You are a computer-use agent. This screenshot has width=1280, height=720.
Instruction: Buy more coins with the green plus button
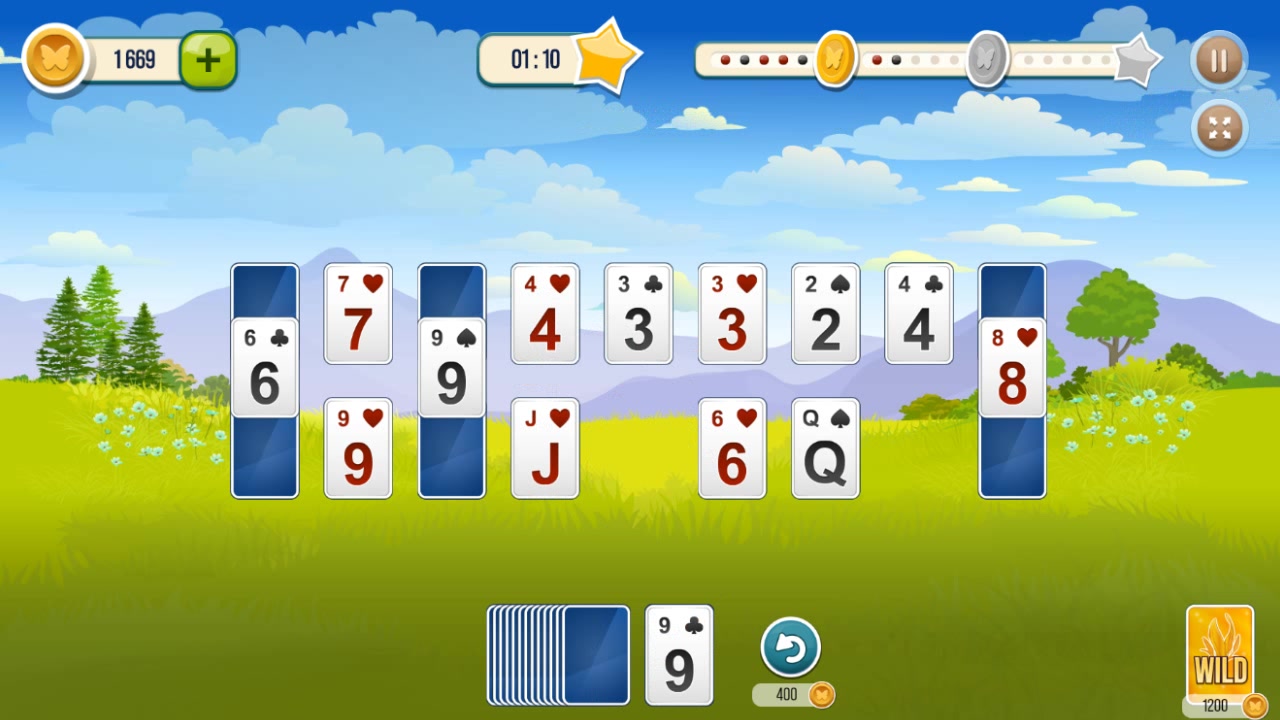[207, 58]
